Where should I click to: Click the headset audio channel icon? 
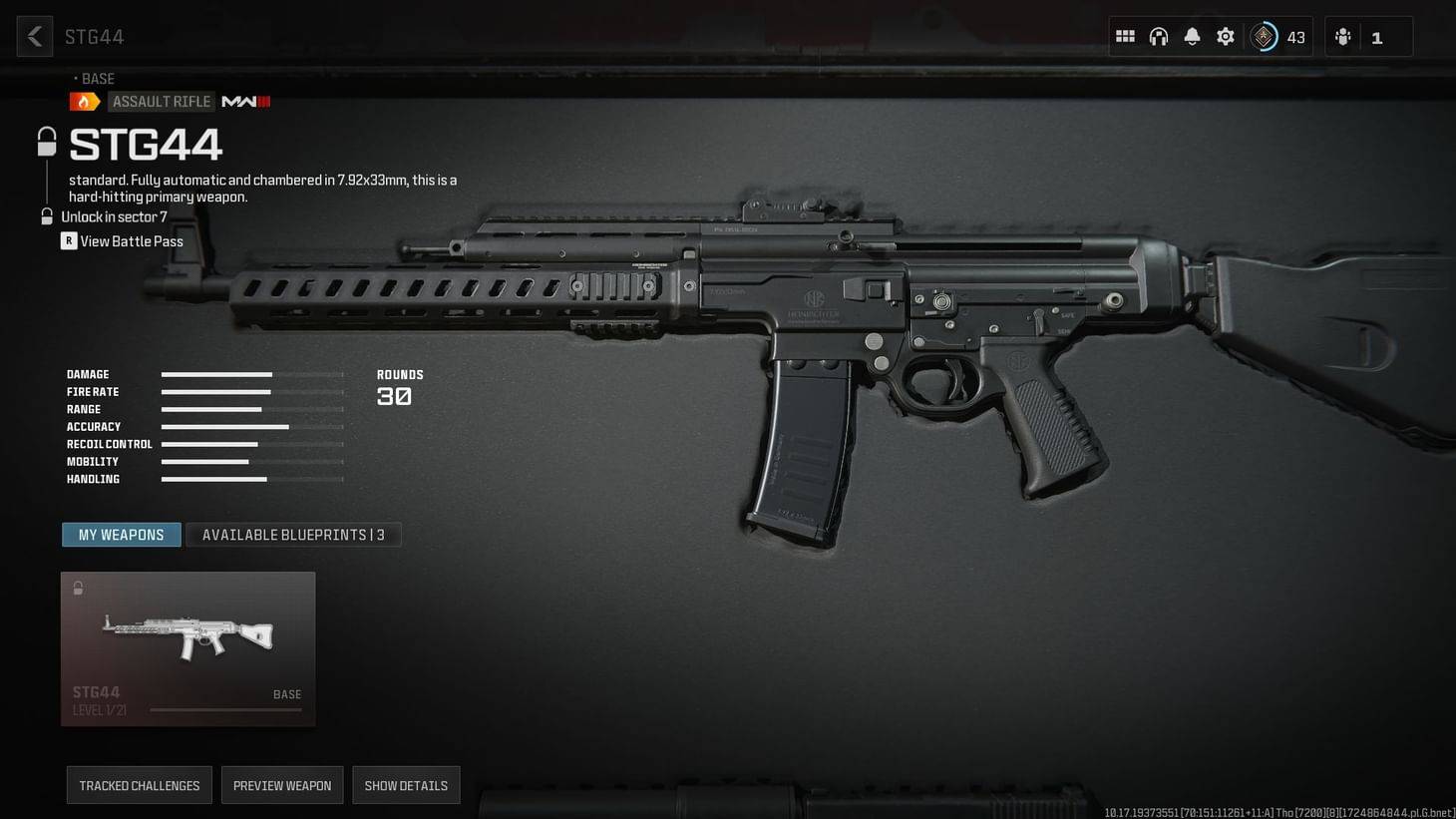tap(1158, 36)
